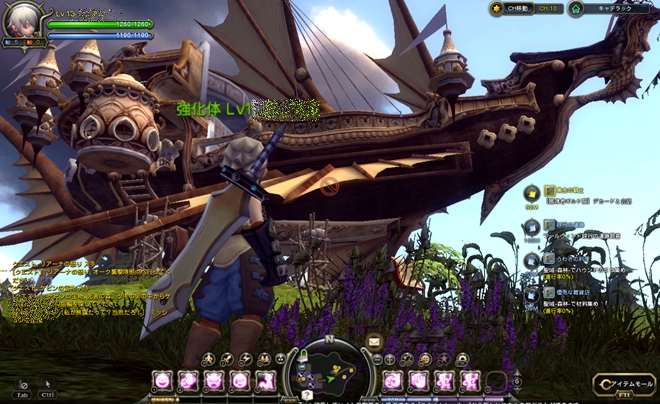Image resolution: width=660 pixels, height=404 pixels.
Task: Open the アイテムモール item shop
Action: 624,384
